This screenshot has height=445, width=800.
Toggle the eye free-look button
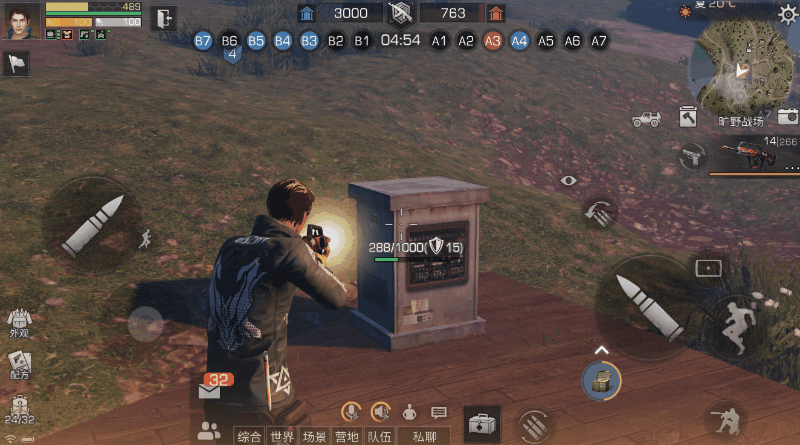tap(569, 180)
